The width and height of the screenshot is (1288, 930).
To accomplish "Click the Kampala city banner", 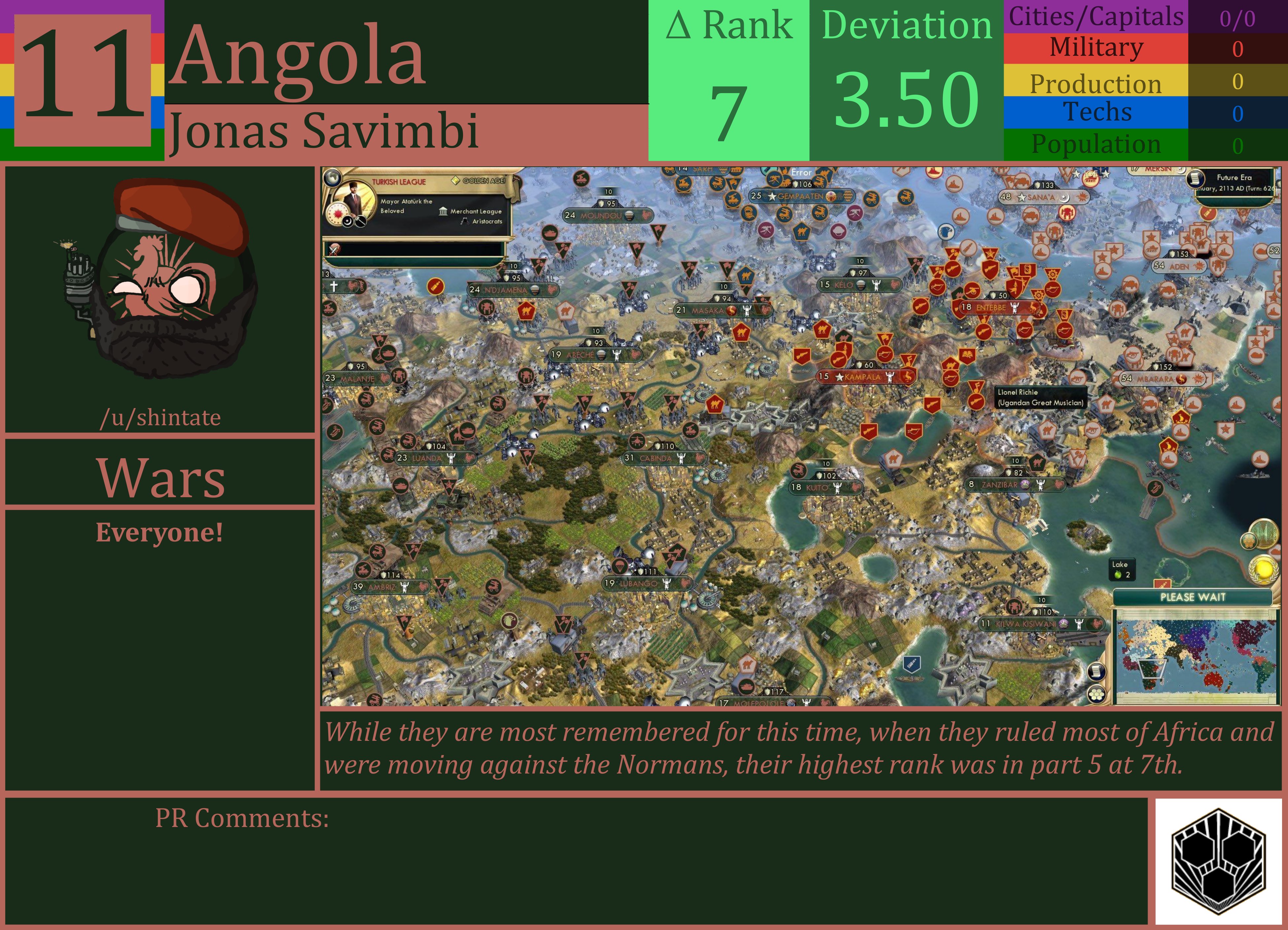I will (x=860, y=376).
